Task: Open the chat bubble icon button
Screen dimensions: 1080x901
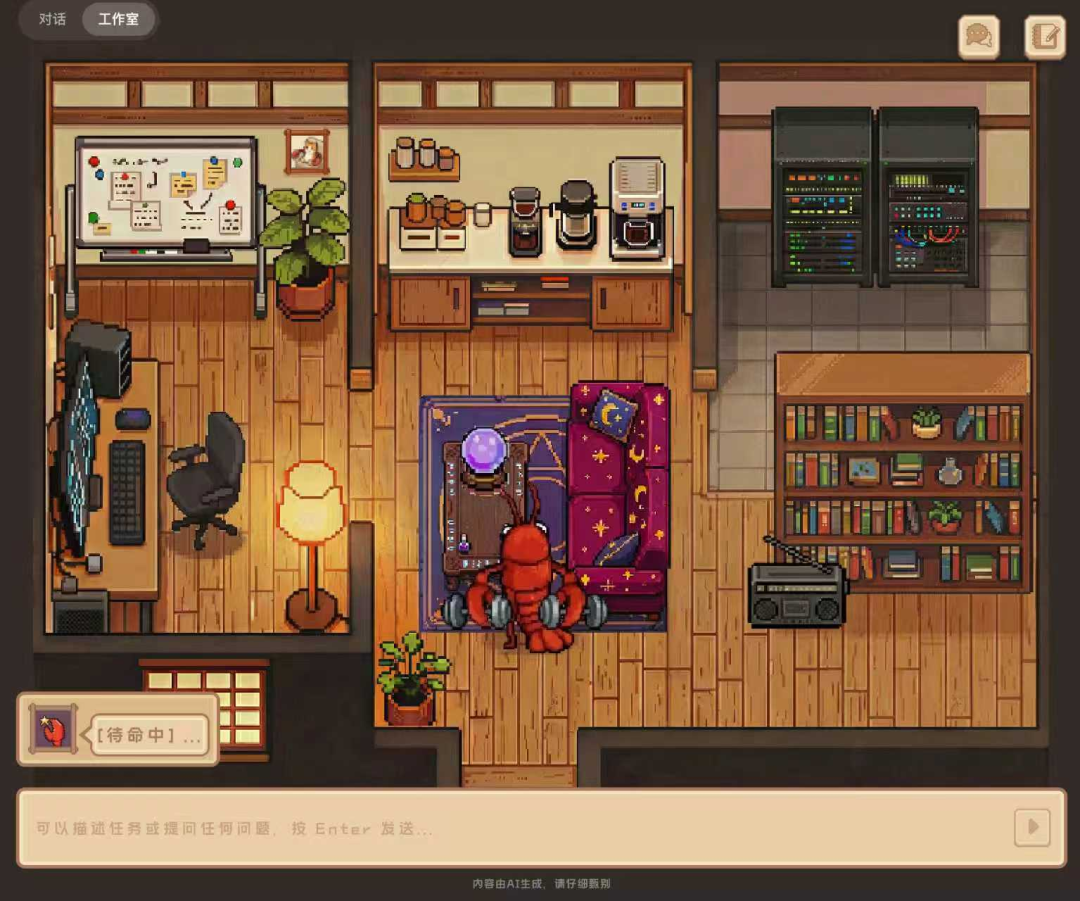Action: [979, 37]
